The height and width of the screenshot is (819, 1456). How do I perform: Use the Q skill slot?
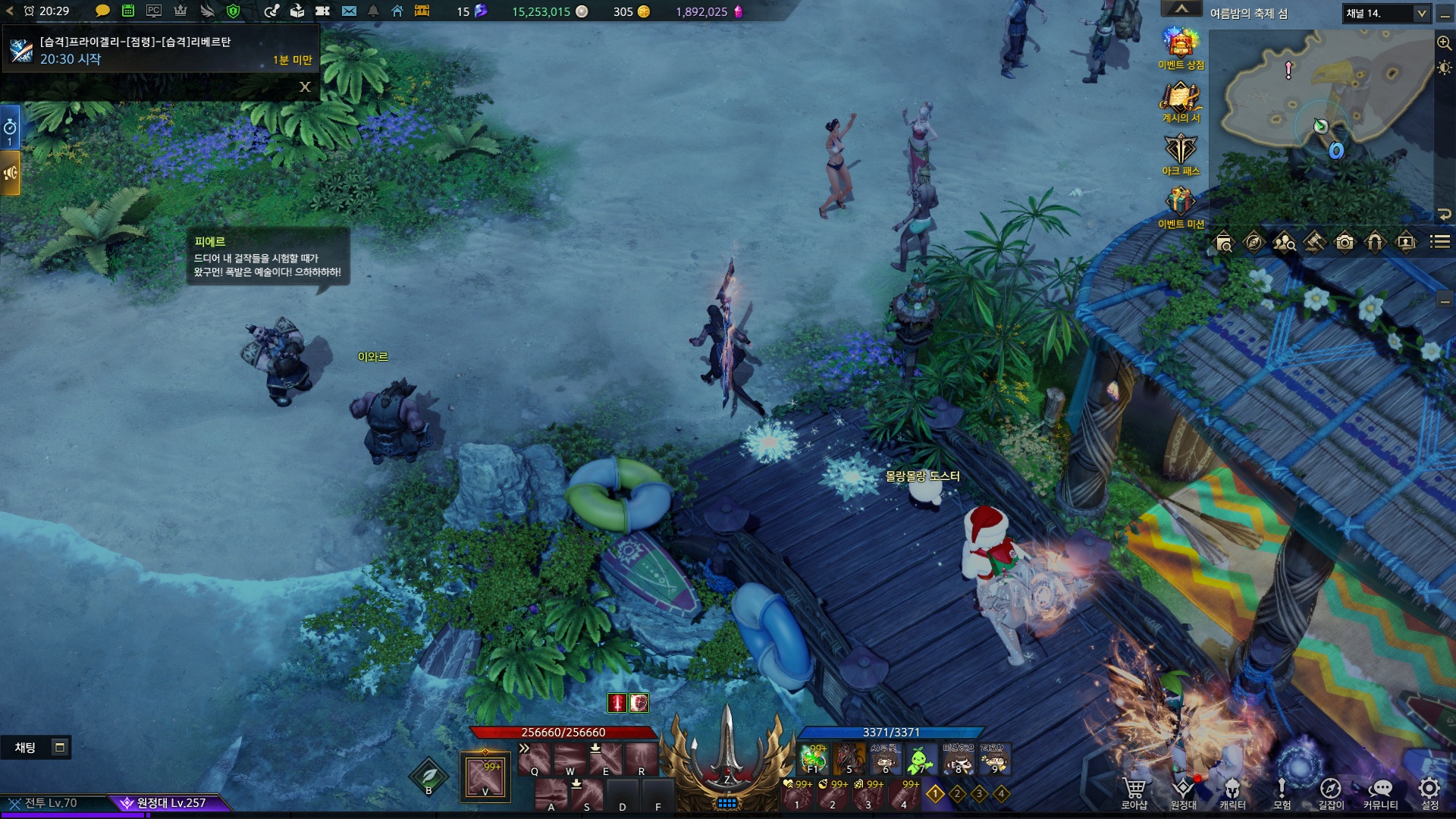[534, 759]
